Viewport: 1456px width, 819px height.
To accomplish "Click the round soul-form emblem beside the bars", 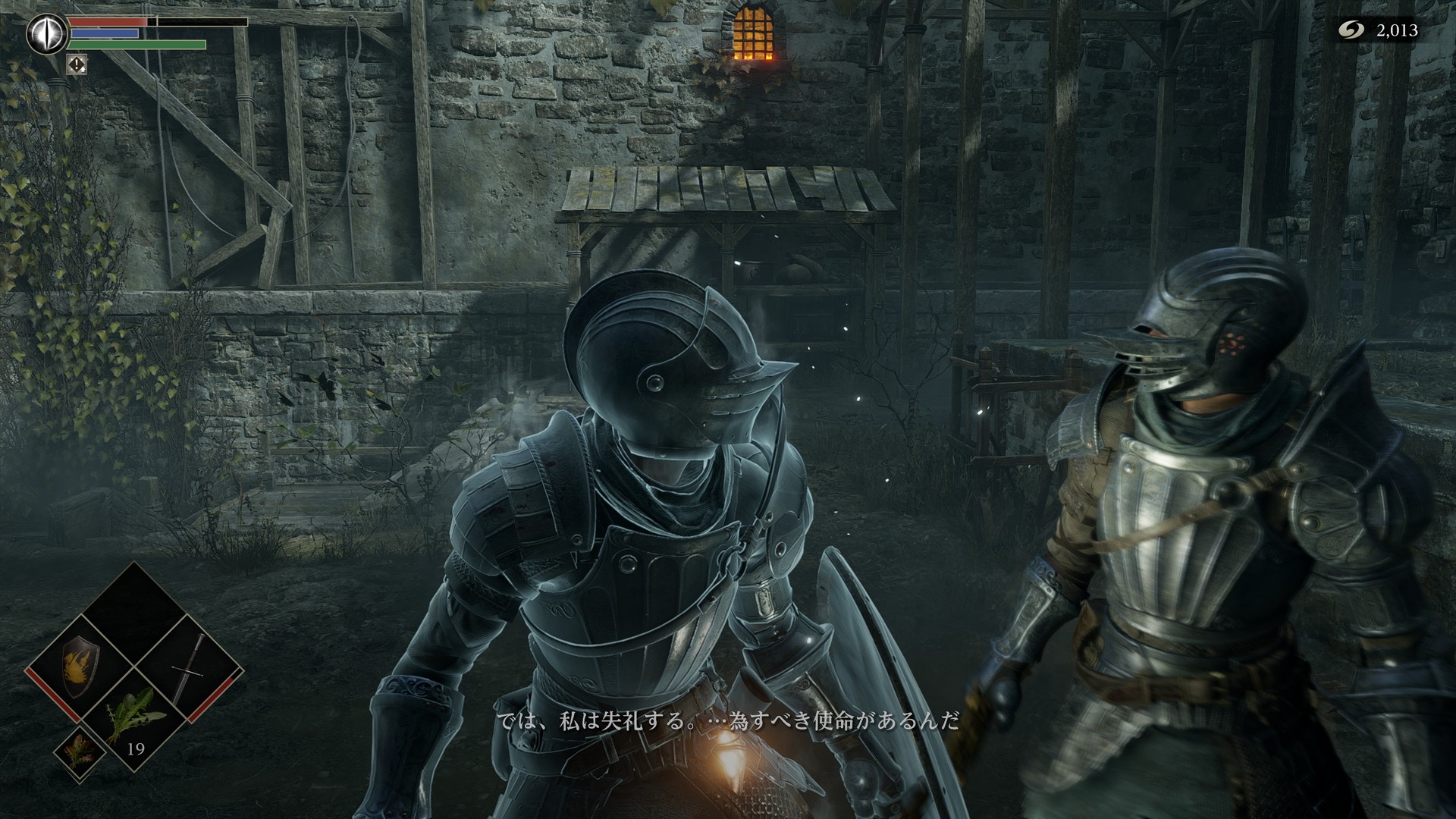I will pyautogui.click(x=47, y=34).
